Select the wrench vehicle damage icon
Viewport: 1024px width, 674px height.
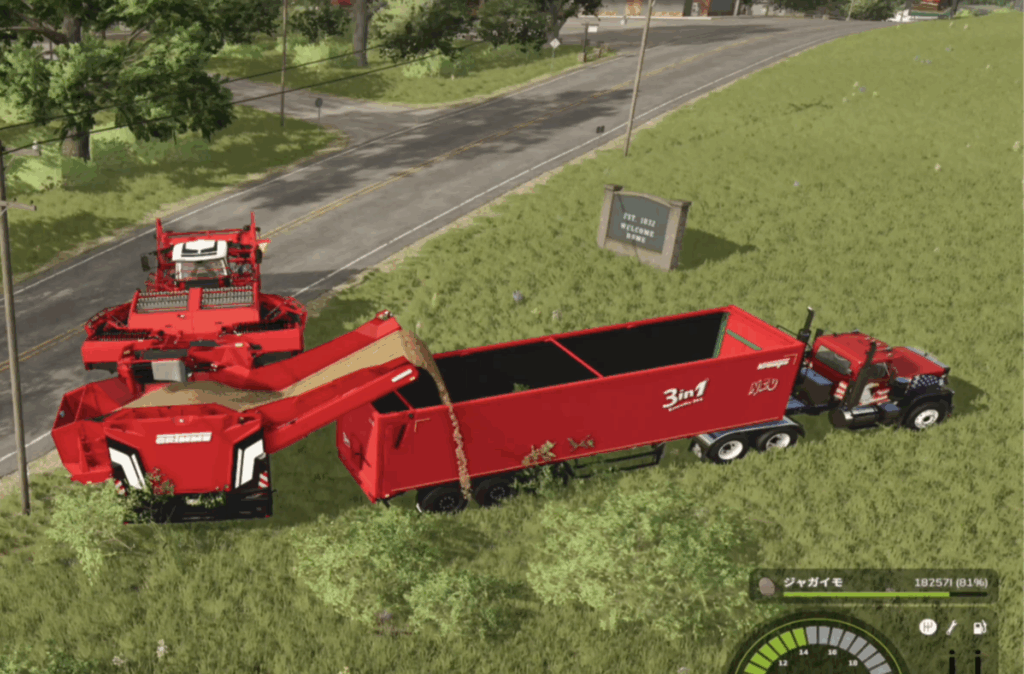952,627
